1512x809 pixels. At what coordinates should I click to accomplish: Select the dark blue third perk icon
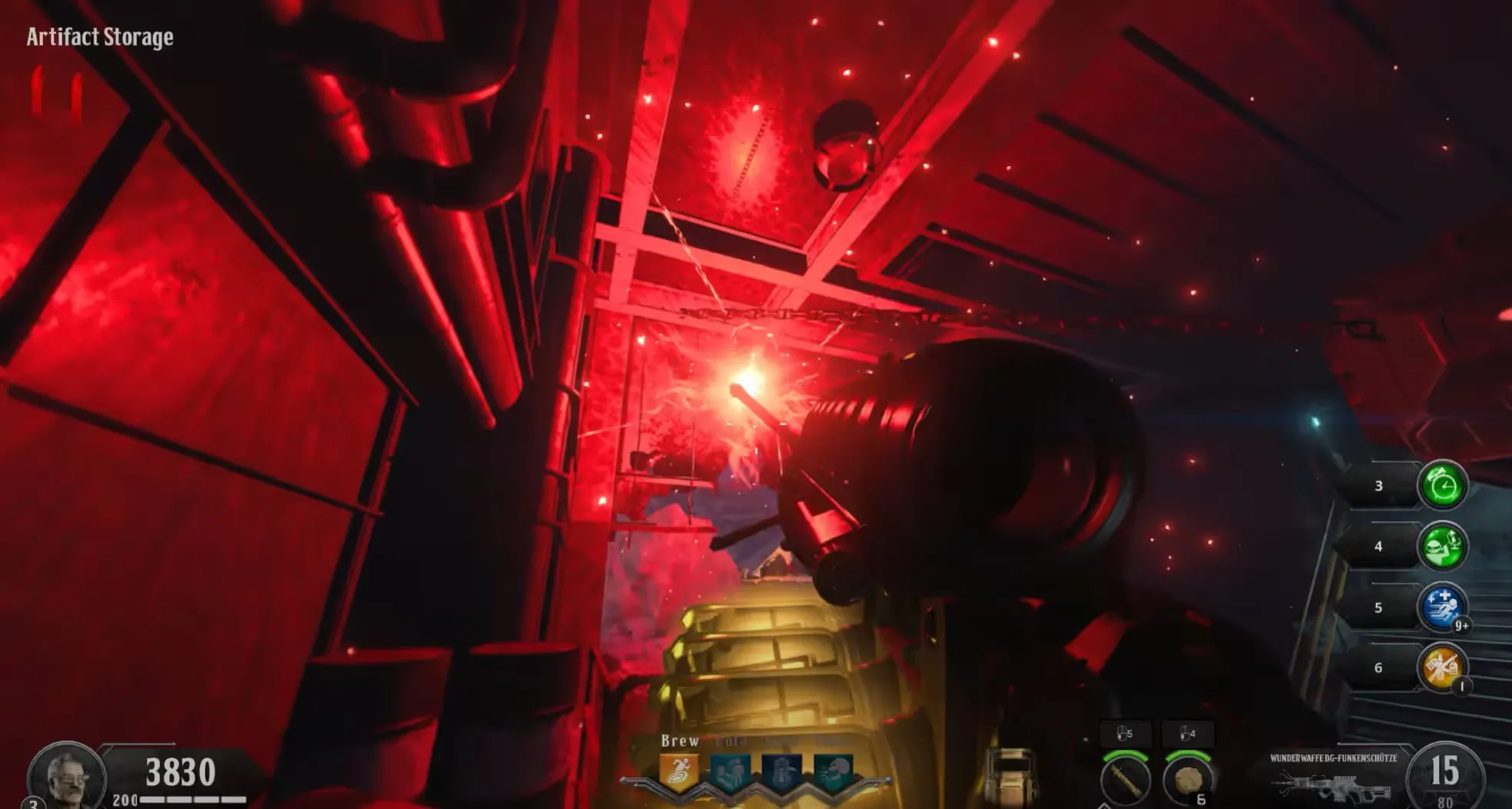781,772
